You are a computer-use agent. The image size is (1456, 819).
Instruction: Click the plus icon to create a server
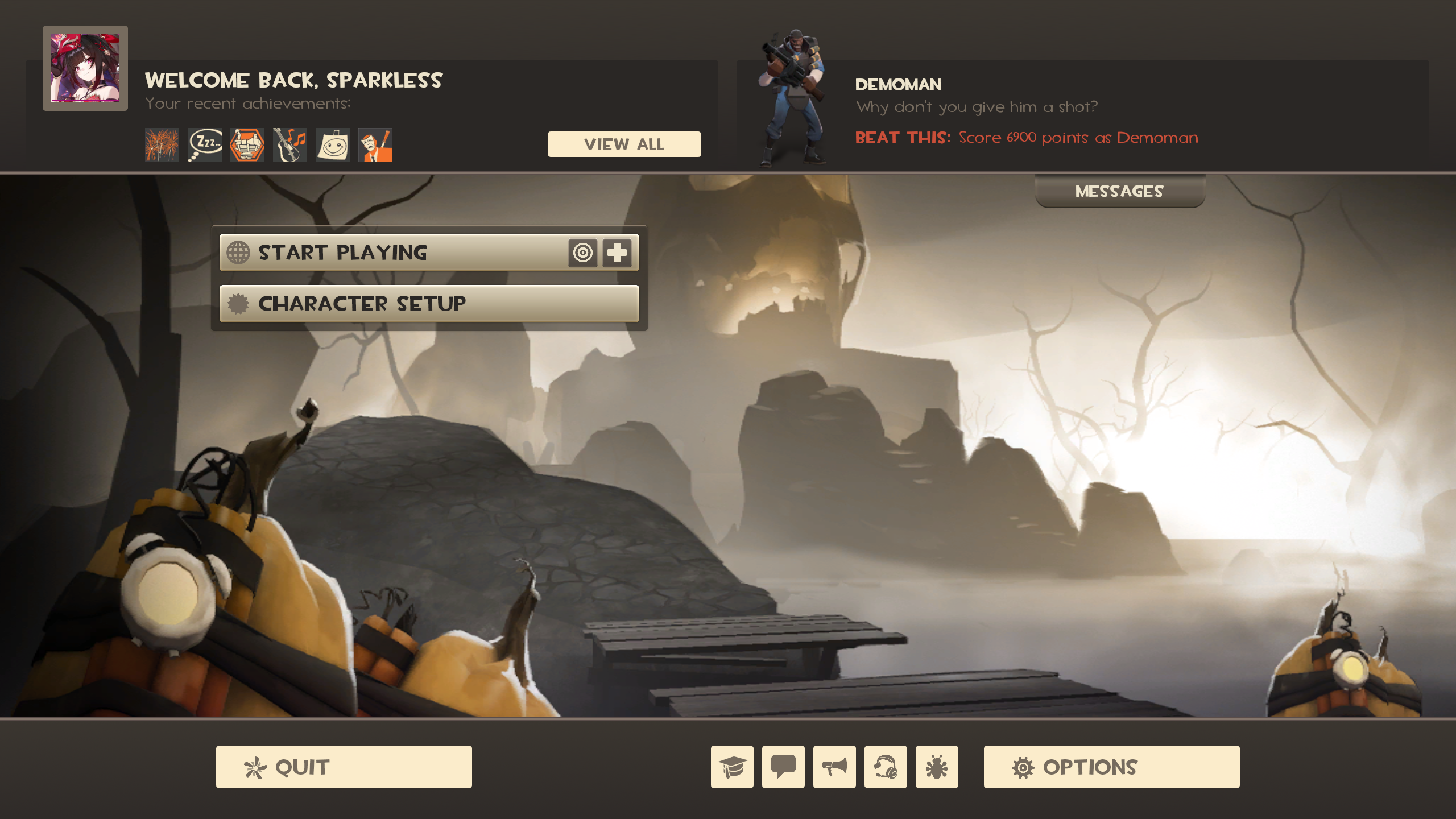coord(618,253)
